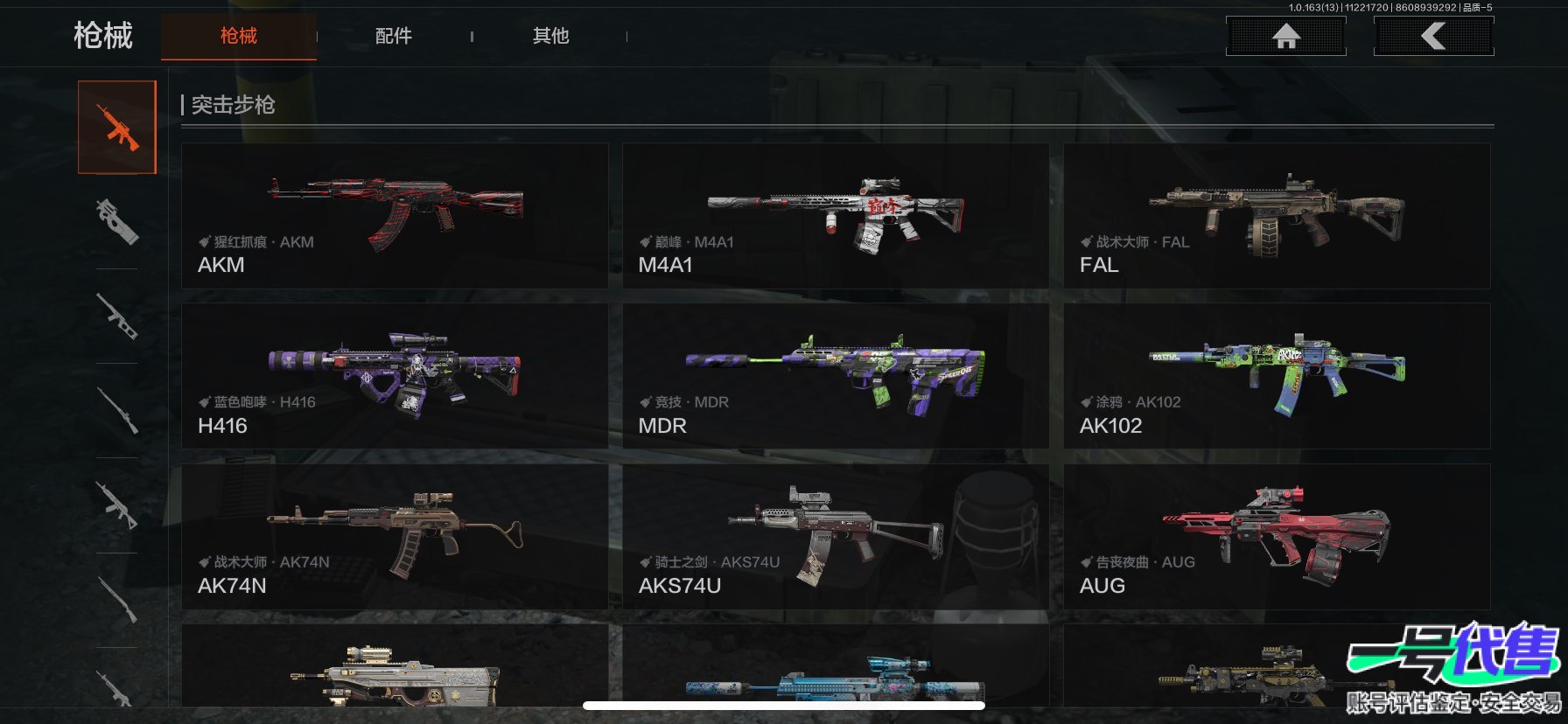Switch to the 其他 tab
The height and width of the screenshot is (724, 1568).
(x=550, y=36)
